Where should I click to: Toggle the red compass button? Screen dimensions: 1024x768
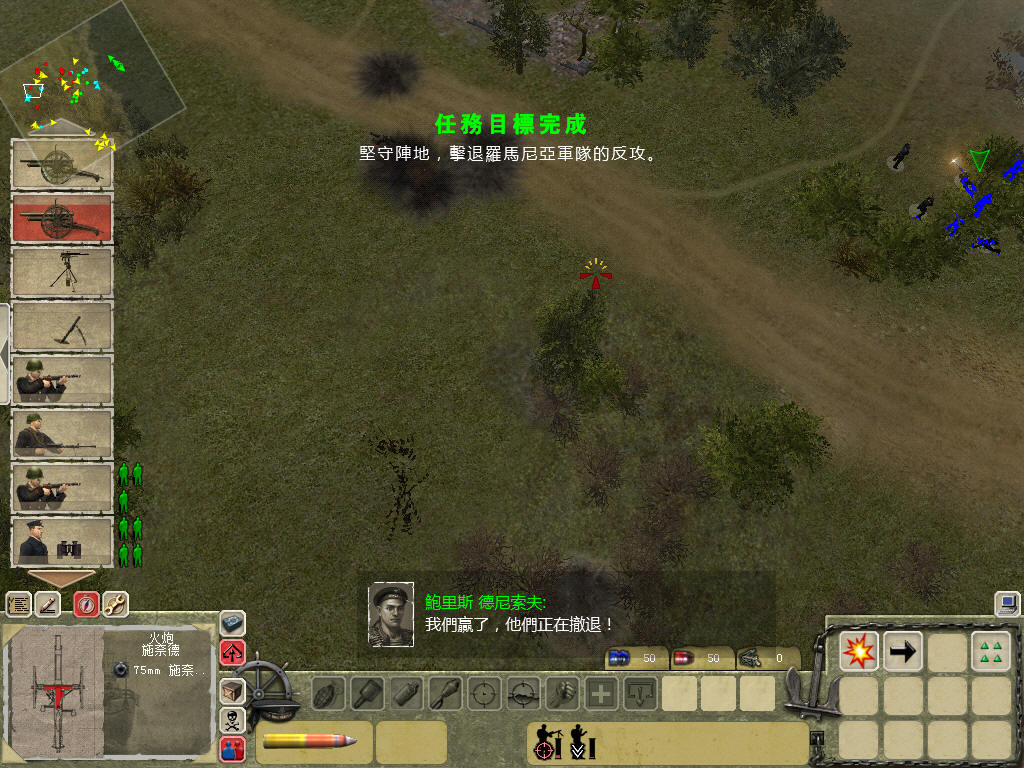(87, 604)
